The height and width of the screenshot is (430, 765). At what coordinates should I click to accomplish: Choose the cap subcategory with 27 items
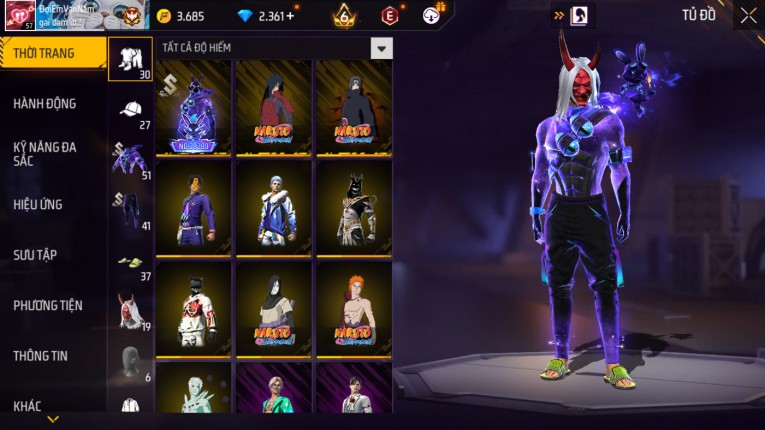click(x=131, y=111)
